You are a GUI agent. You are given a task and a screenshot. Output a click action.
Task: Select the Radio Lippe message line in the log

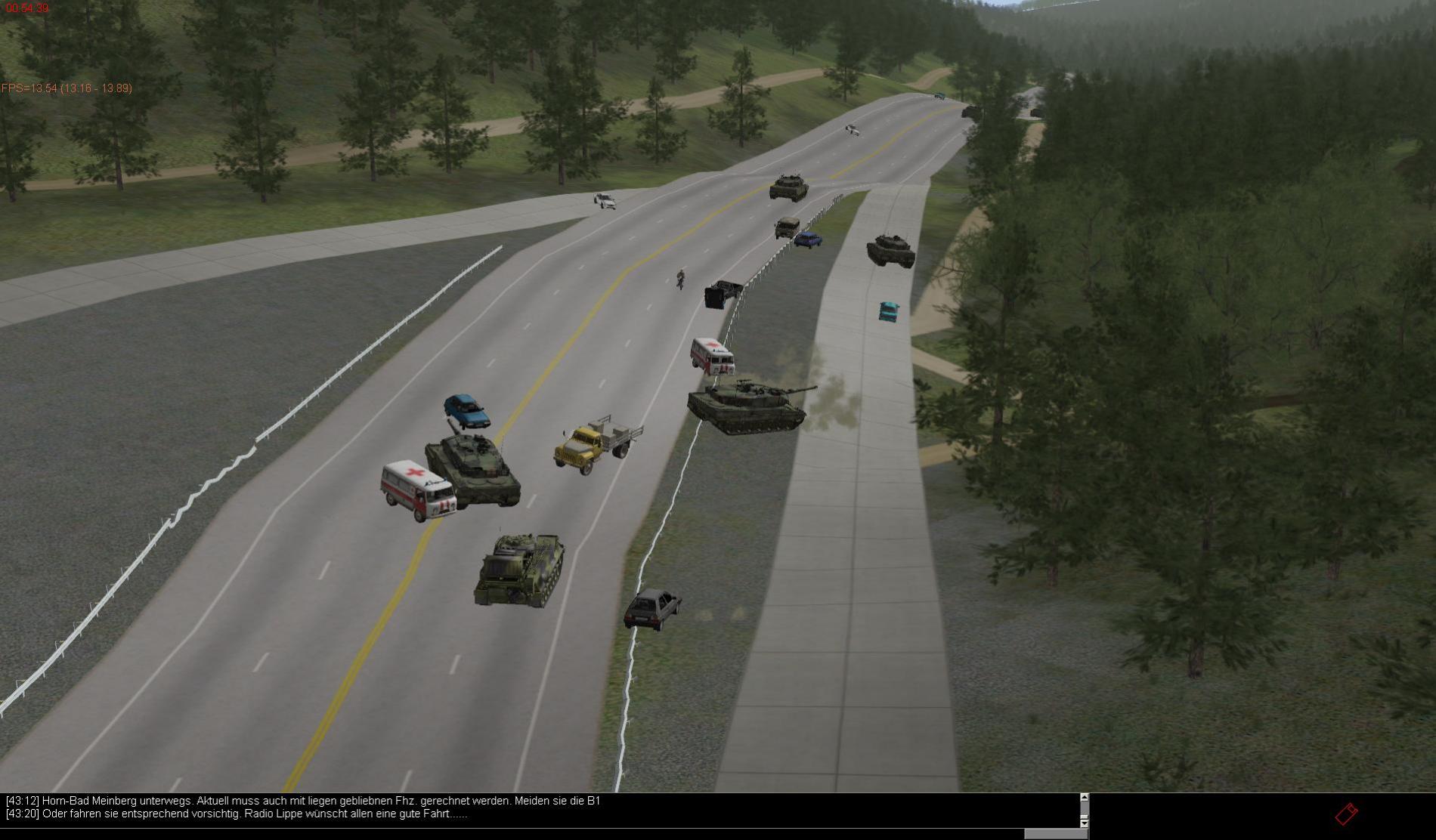[x=236, y=814]
